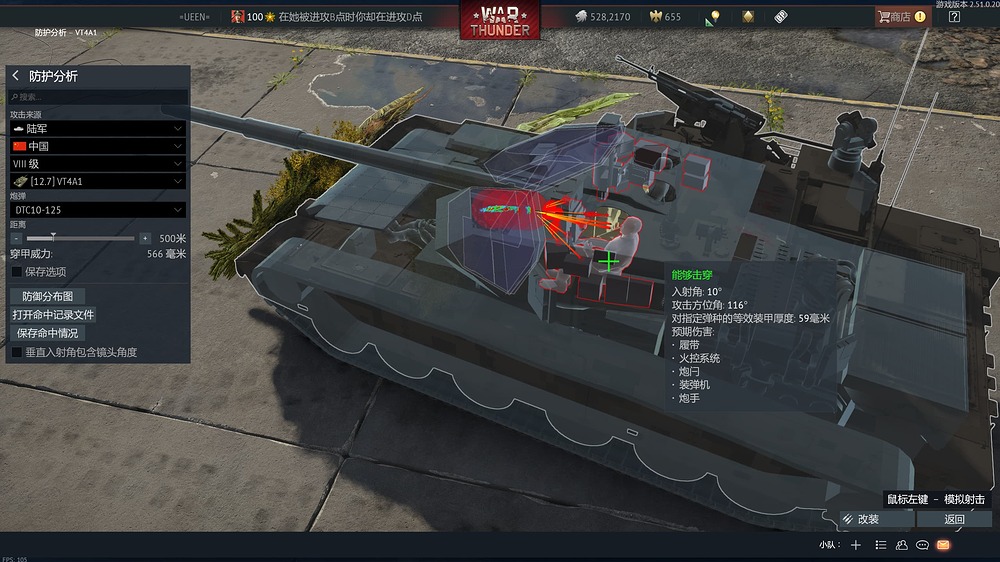Open the question mark help button

point(954,16)
